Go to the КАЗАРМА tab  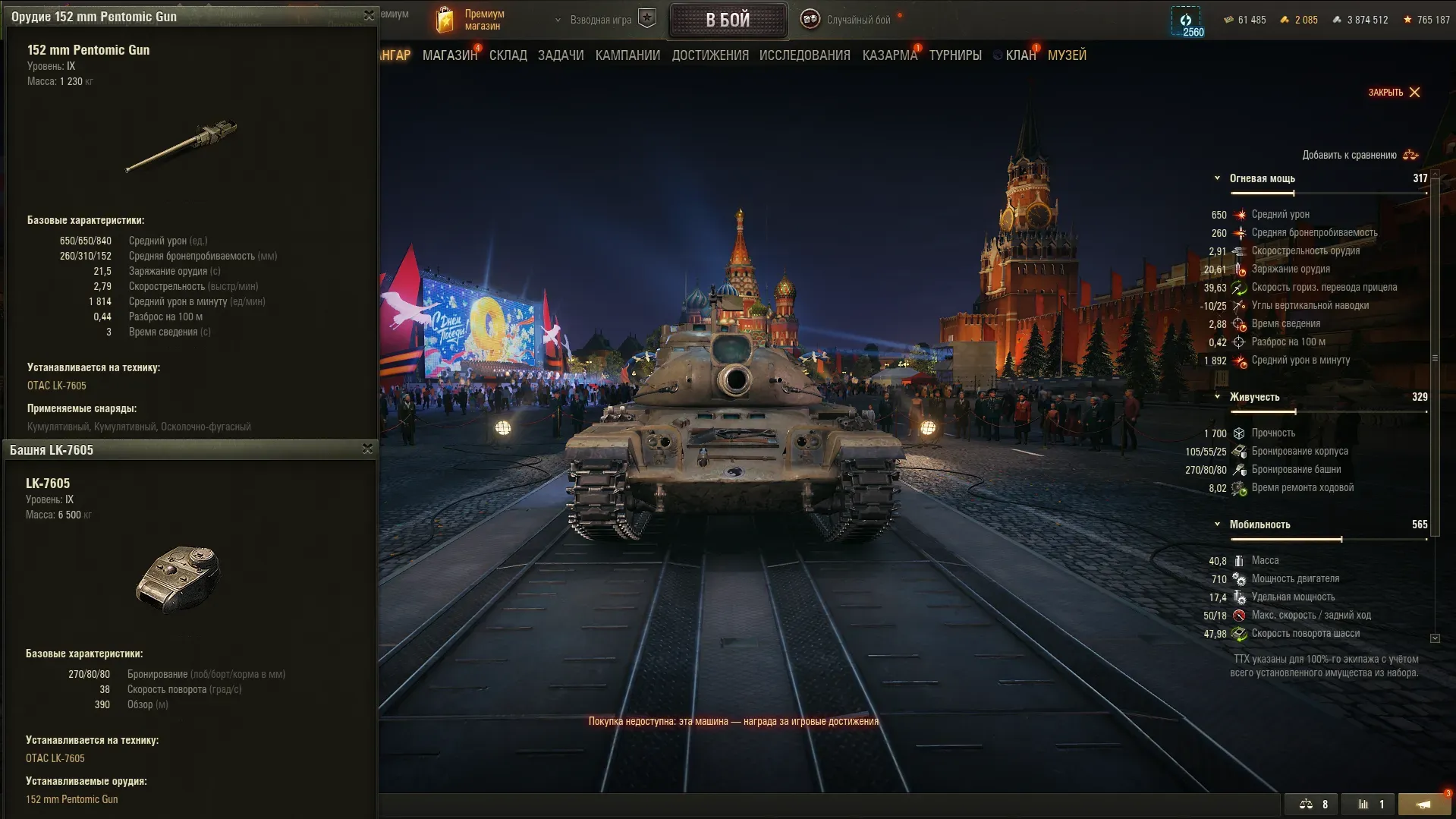point(889,55)
